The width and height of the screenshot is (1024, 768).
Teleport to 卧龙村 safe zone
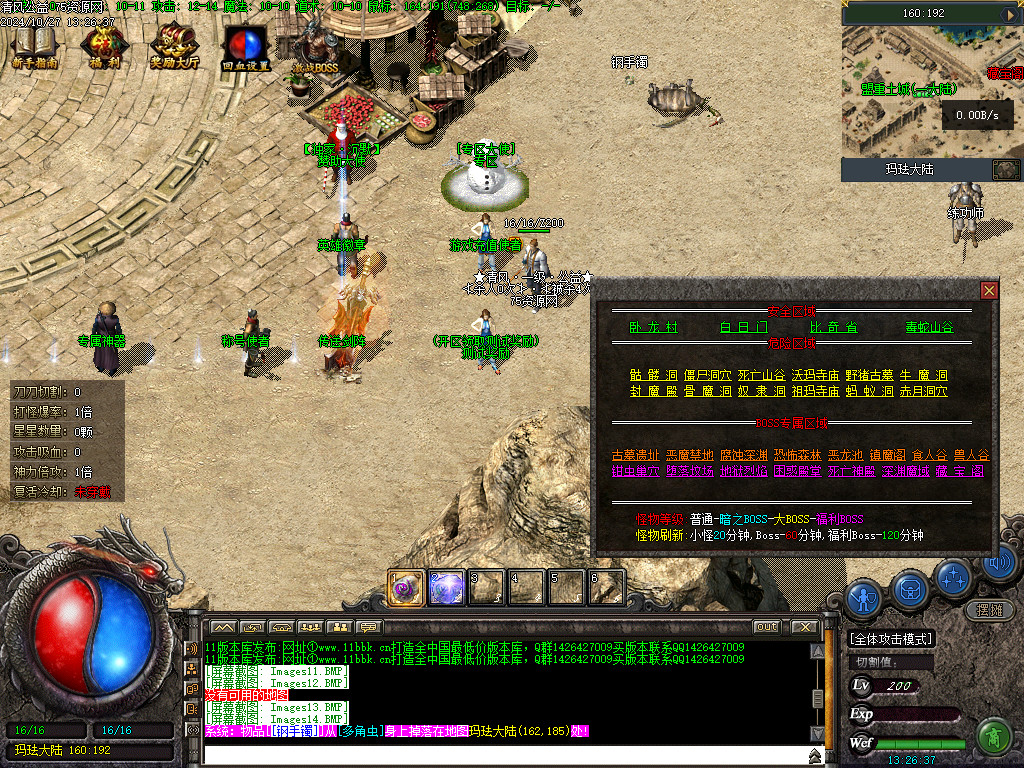[653, 327]
